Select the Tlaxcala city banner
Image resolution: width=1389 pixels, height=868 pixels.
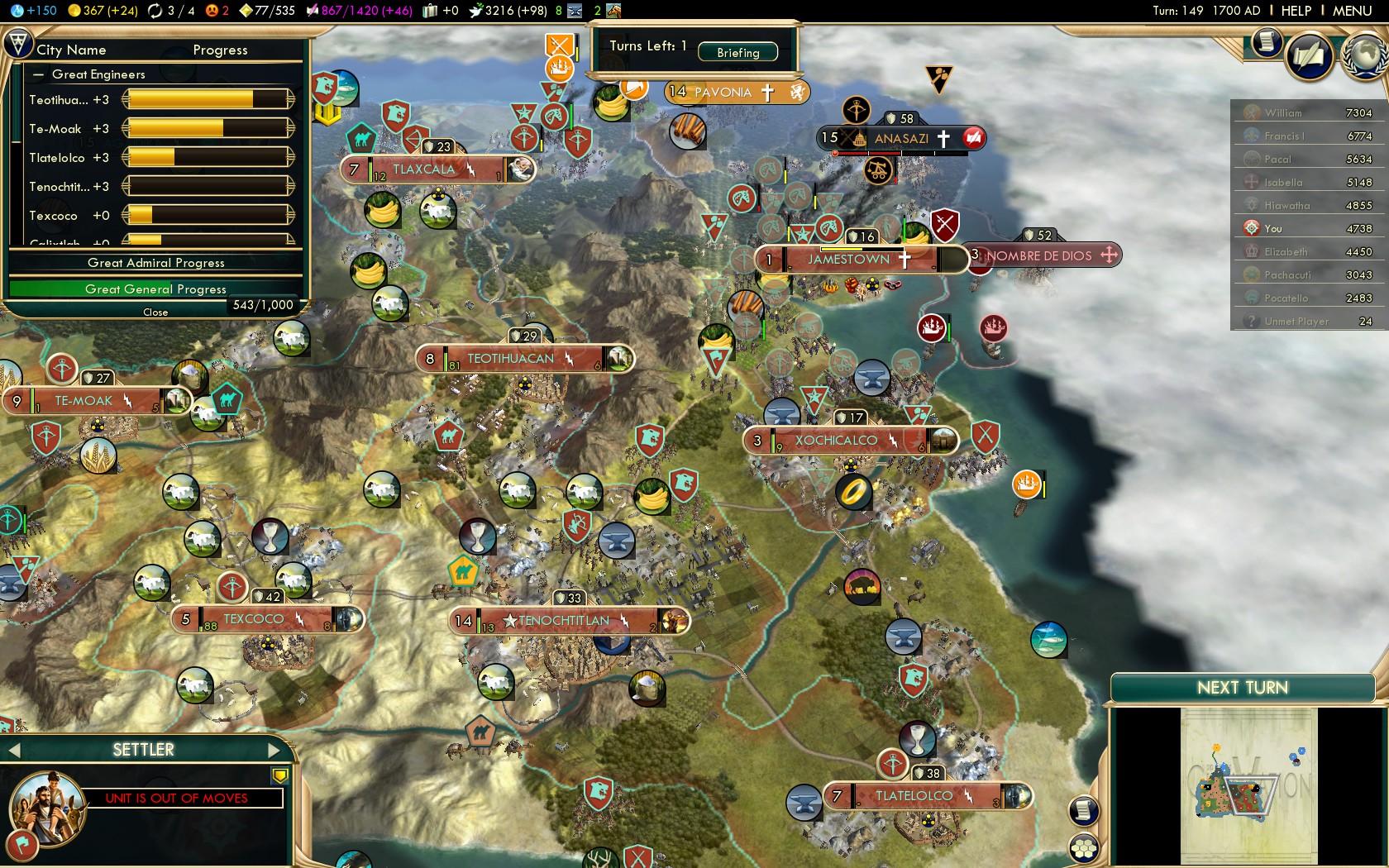(423, 169)
